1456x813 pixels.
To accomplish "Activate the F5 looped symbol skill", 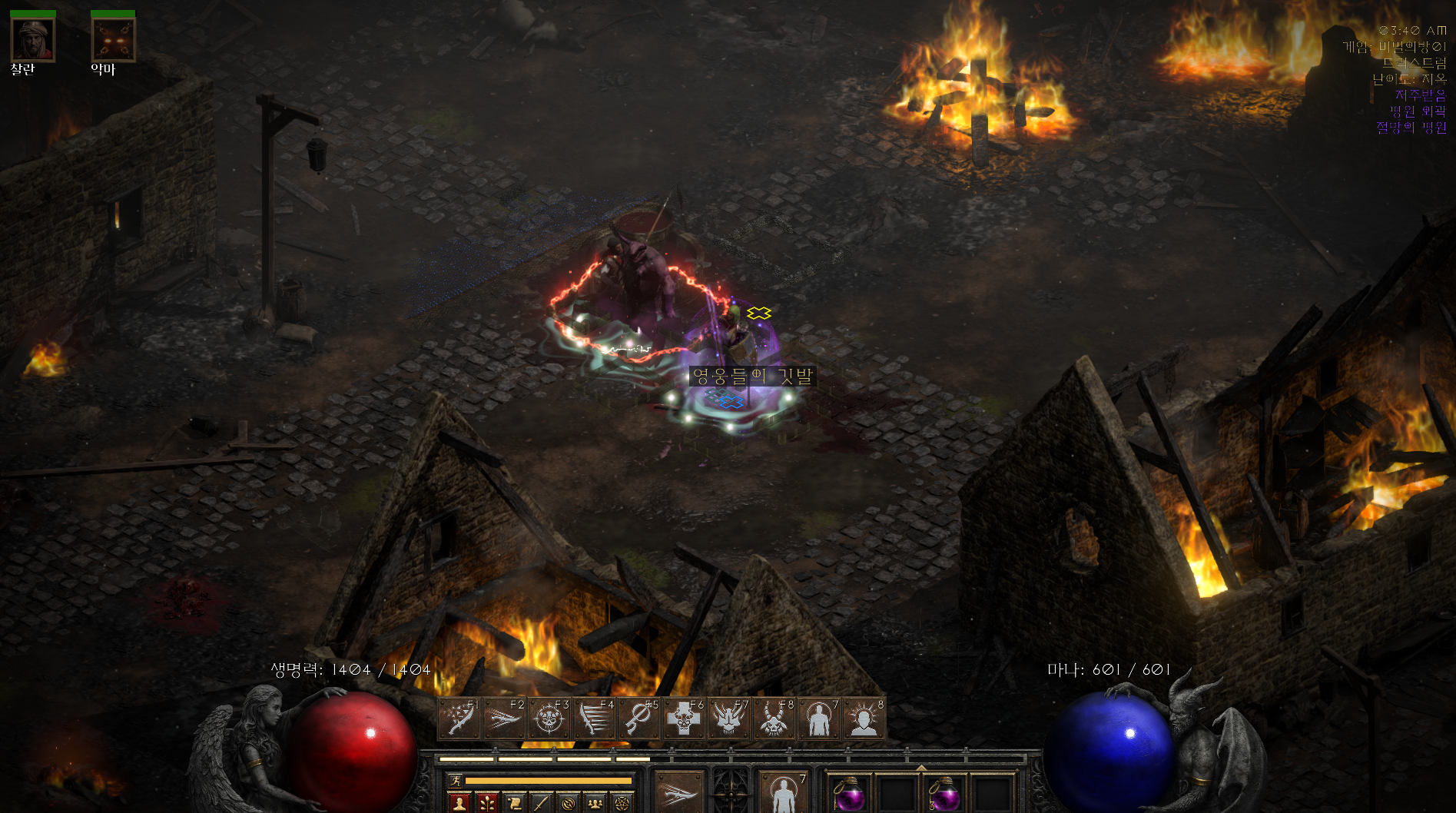I will (639, 719).
